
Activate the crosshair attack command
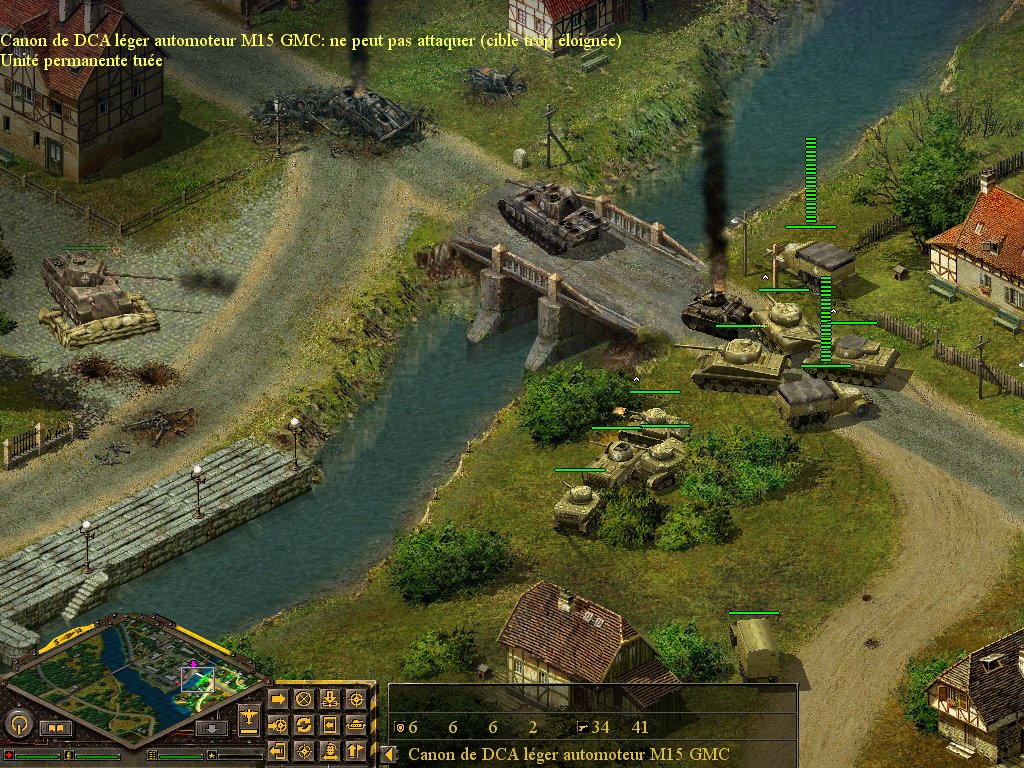pyautogui.click(x=355, y=699)
